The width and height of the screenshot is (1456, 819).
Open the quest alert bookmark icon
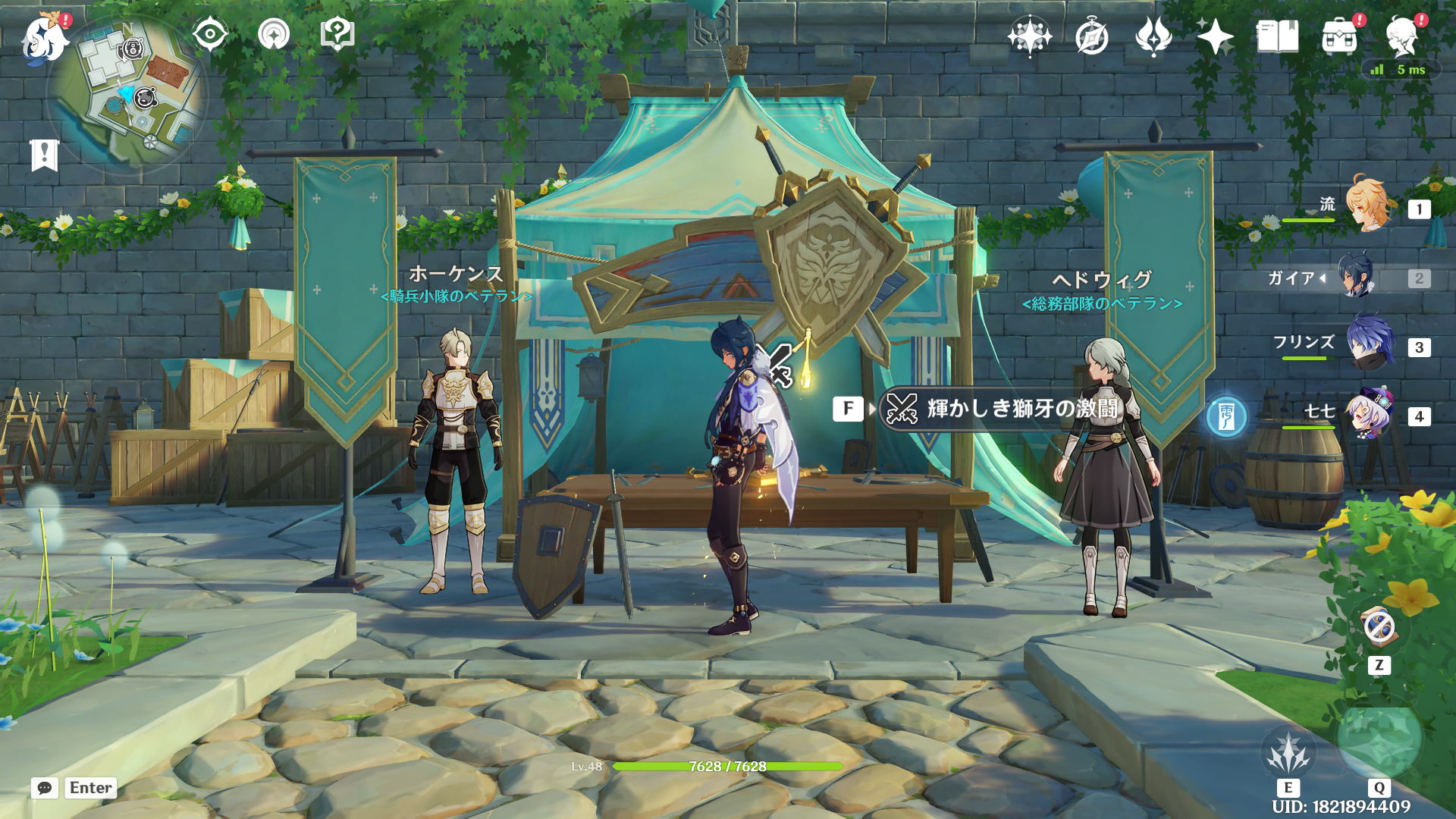pyautogui.click(x=44, y=155)
